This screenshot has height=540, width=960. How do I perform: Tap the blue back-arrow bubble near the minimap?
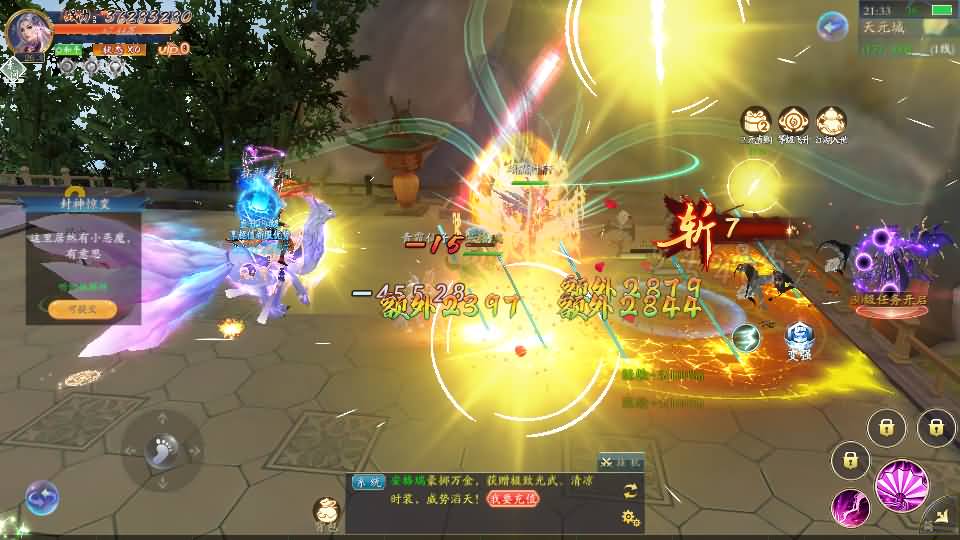pos(832,26)
